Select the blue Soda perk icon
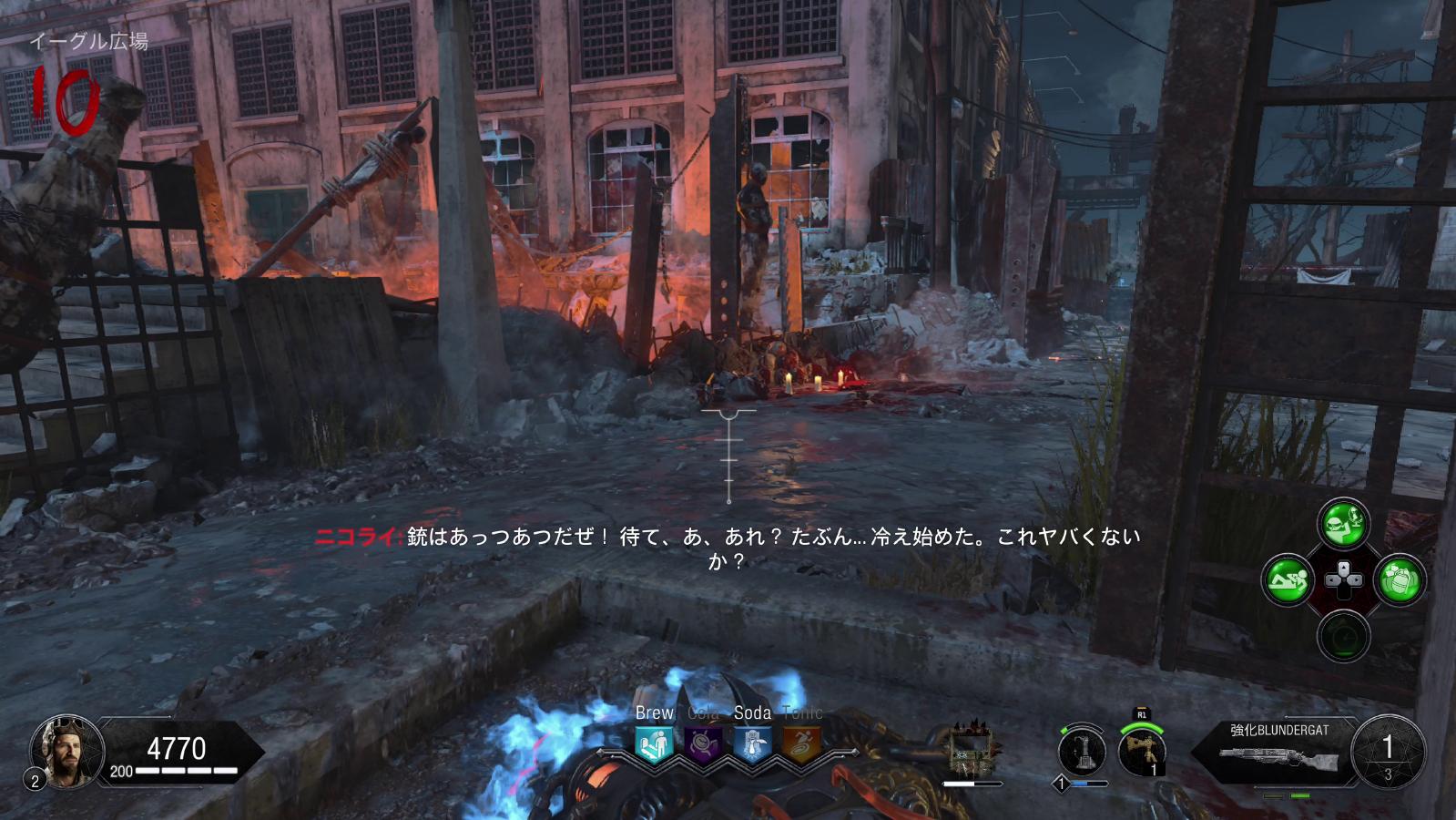Viewport: 1456px width, 820px height. tap(752, 743)
